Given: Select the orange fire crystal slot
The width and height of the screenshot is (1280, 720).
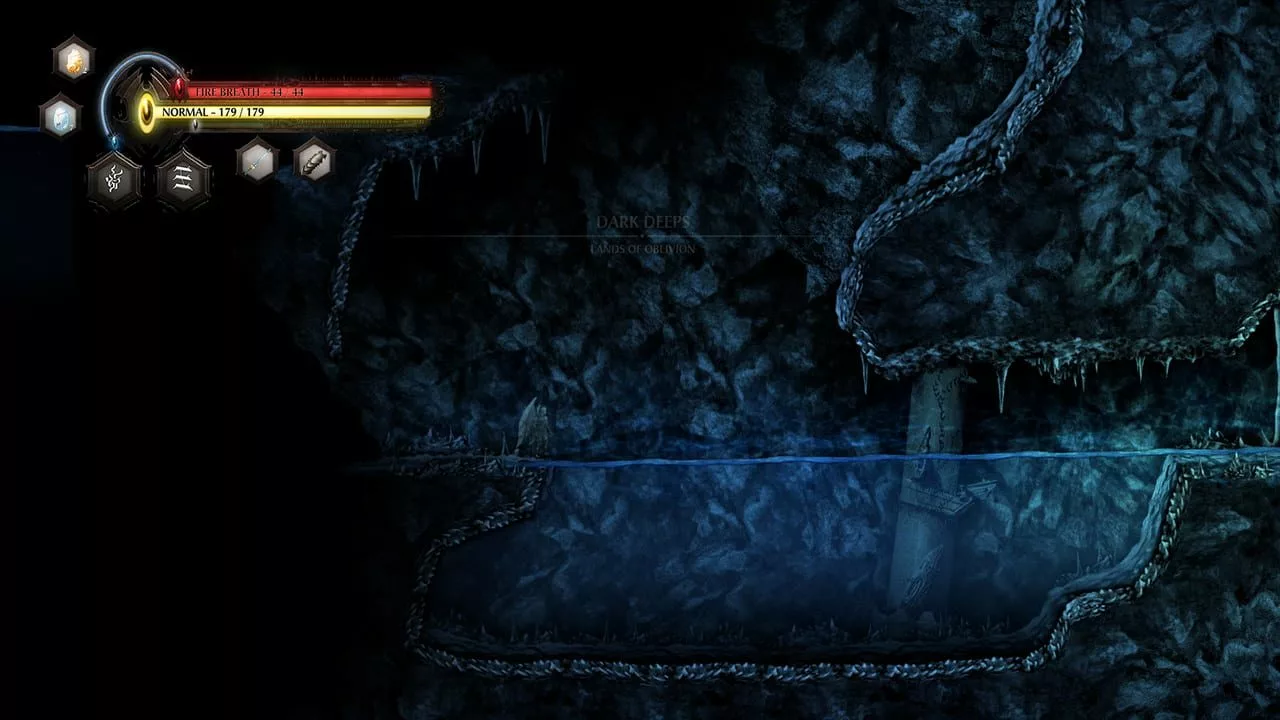Looking at the screenshot, I should click(x=73, y=58).
